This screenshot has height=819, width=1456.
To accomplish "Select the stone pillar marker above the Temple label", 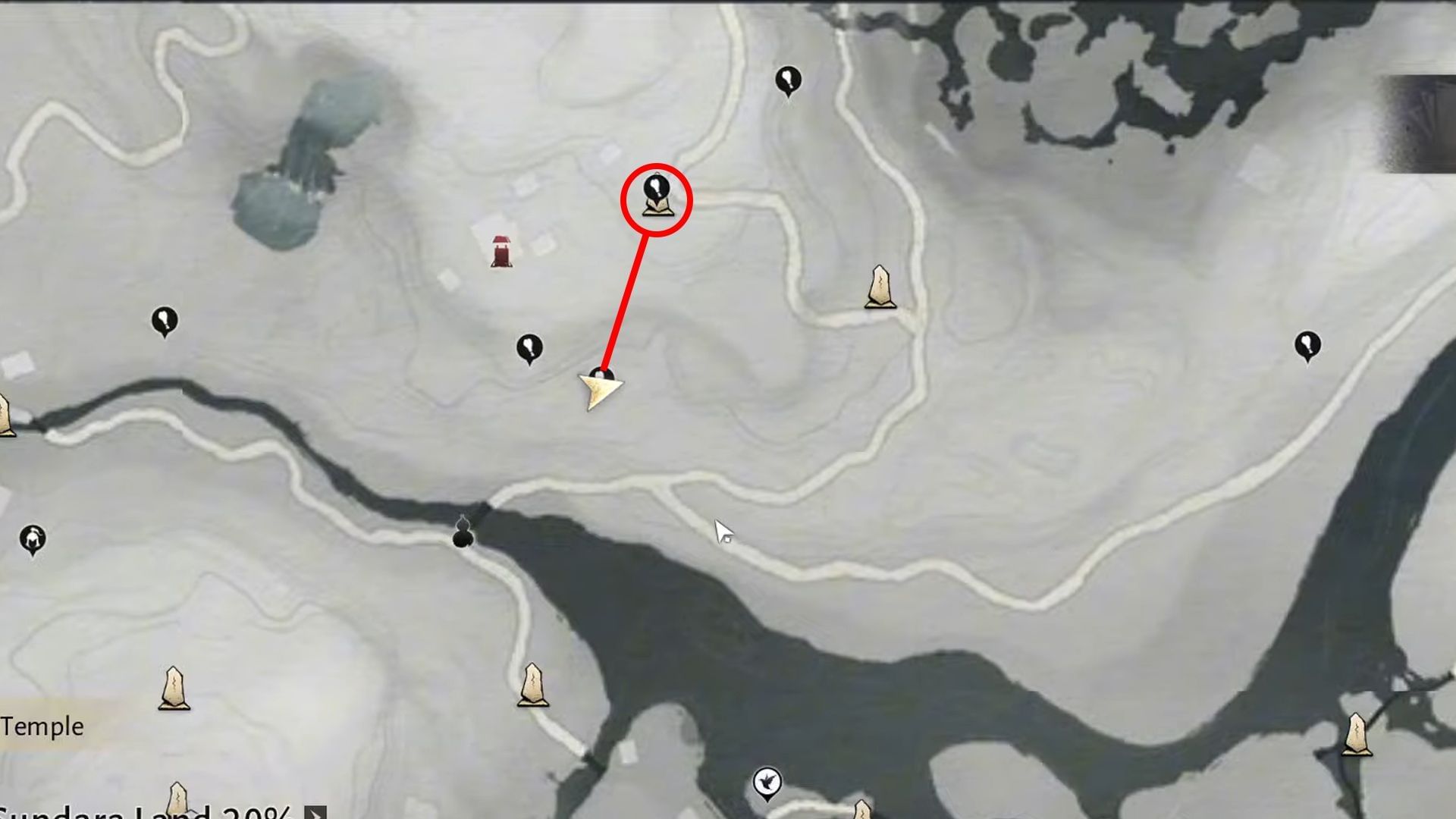I will pos(173,686).
